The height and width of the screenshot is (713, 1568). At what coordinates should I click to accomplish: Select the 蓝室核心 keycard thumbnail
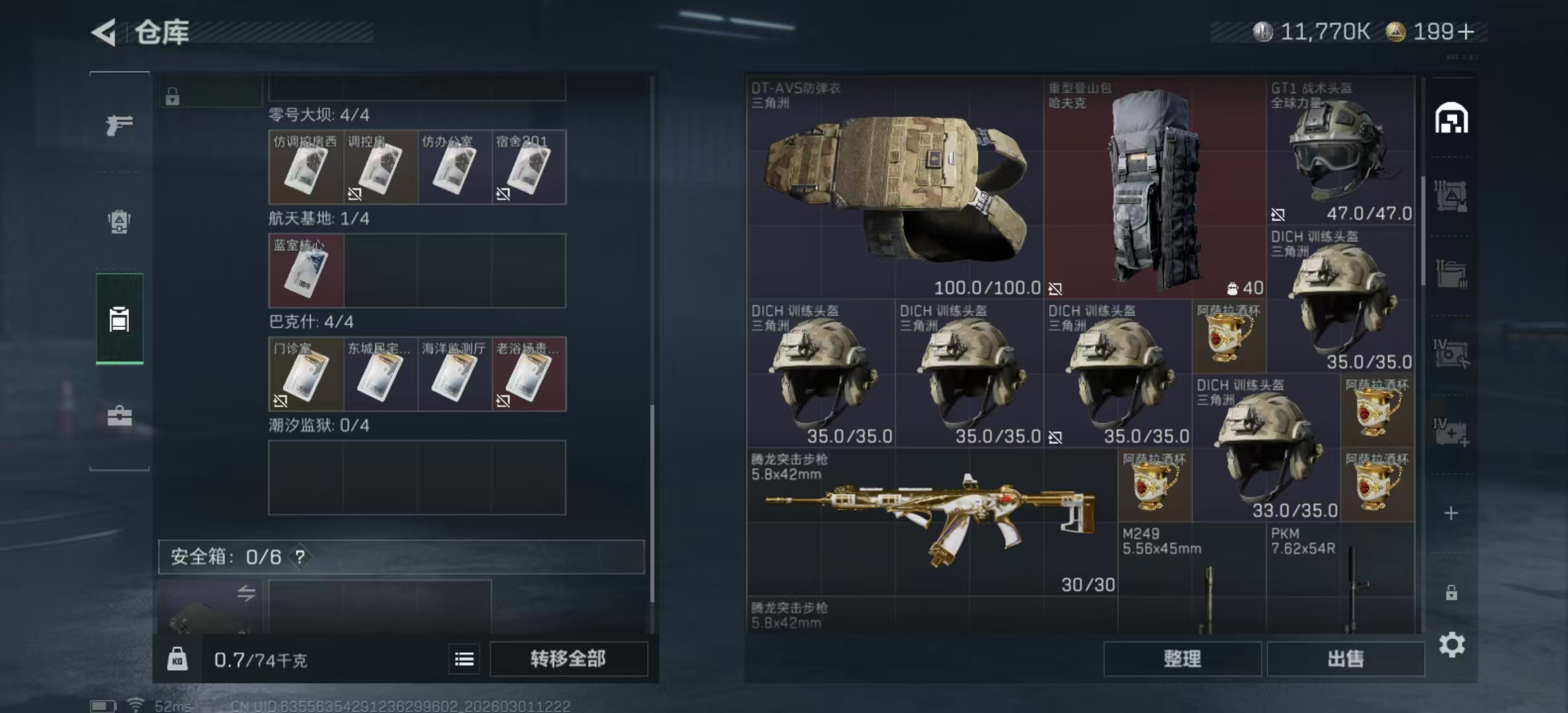pyautogui.click(x=304, y=271)
